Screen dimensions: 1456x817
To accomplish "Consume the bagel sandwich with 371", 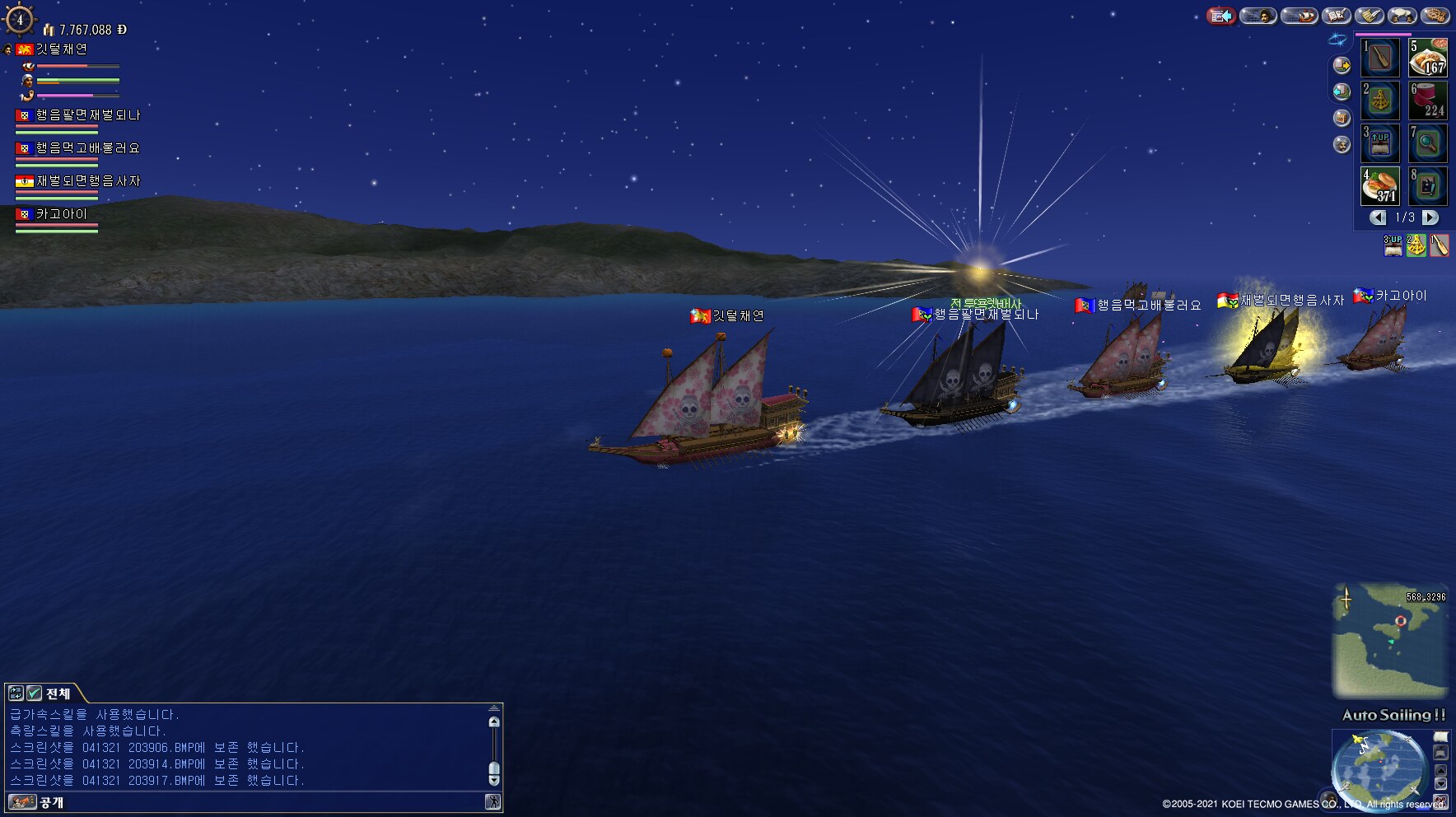I will [x=1380, y=186].
